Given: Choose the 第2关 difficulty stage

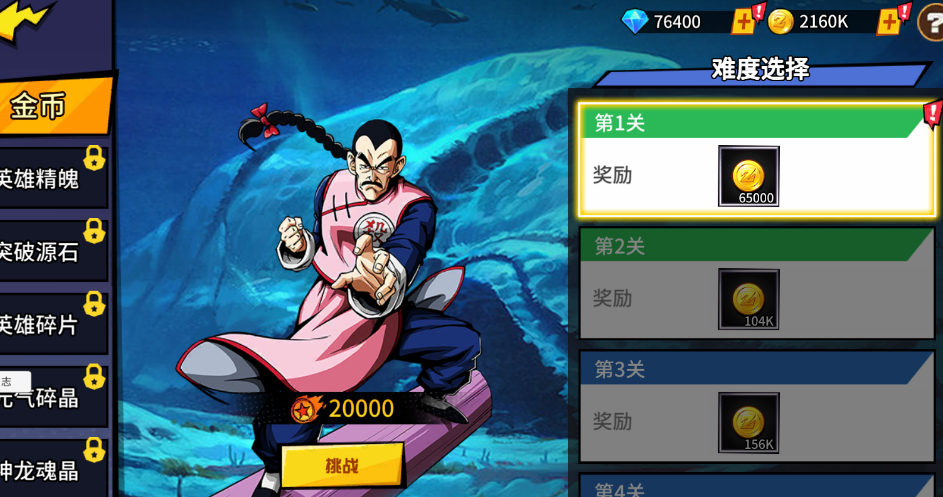Looking at the screenshot, I should tap(755, 283).
